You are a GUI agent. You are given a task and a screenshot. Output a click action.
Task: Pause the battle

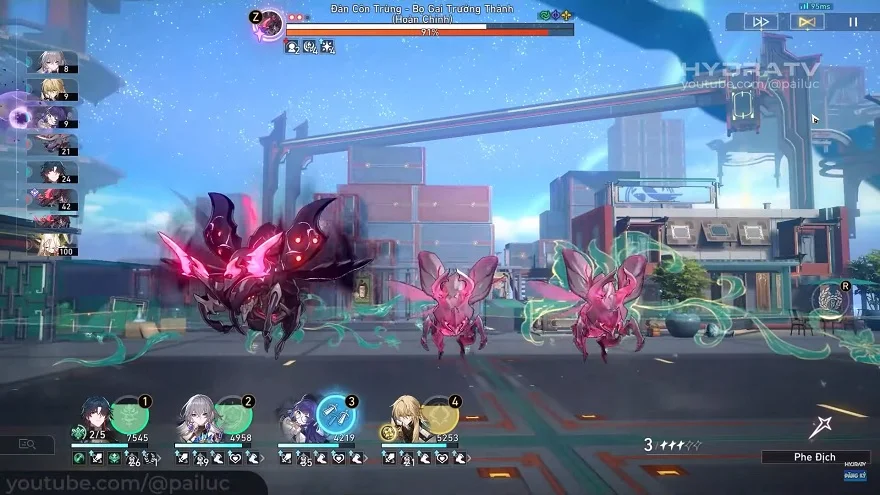coord(853,21)
